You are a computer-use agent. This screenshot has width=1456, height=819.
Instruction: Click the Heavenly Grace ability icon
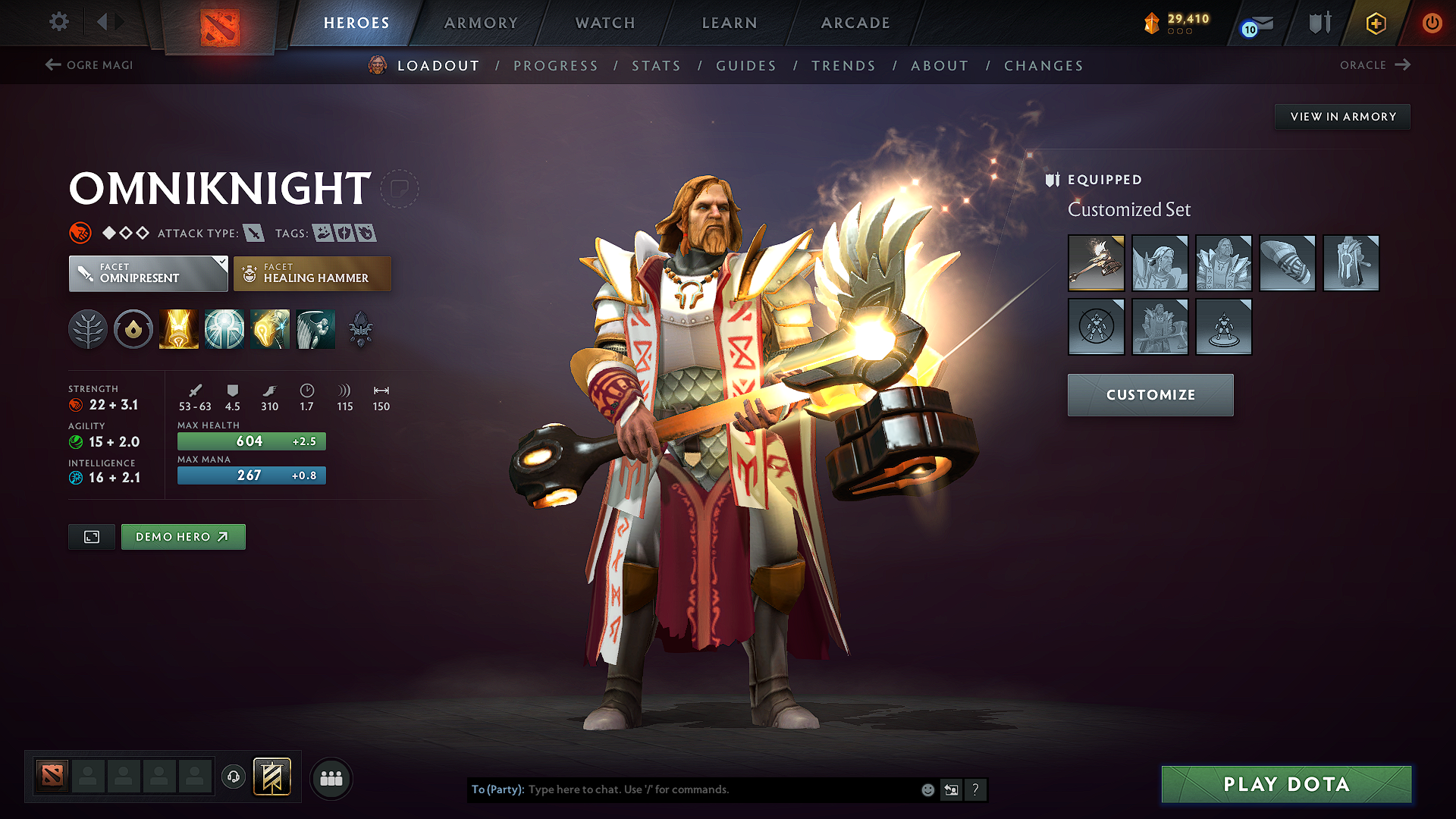(x=224, y=328)
